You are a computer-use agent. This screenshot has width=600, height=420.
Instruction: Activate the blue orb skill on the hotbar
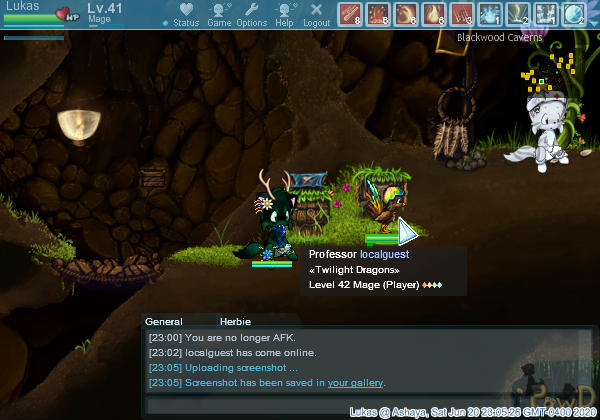tap(574, 14)
